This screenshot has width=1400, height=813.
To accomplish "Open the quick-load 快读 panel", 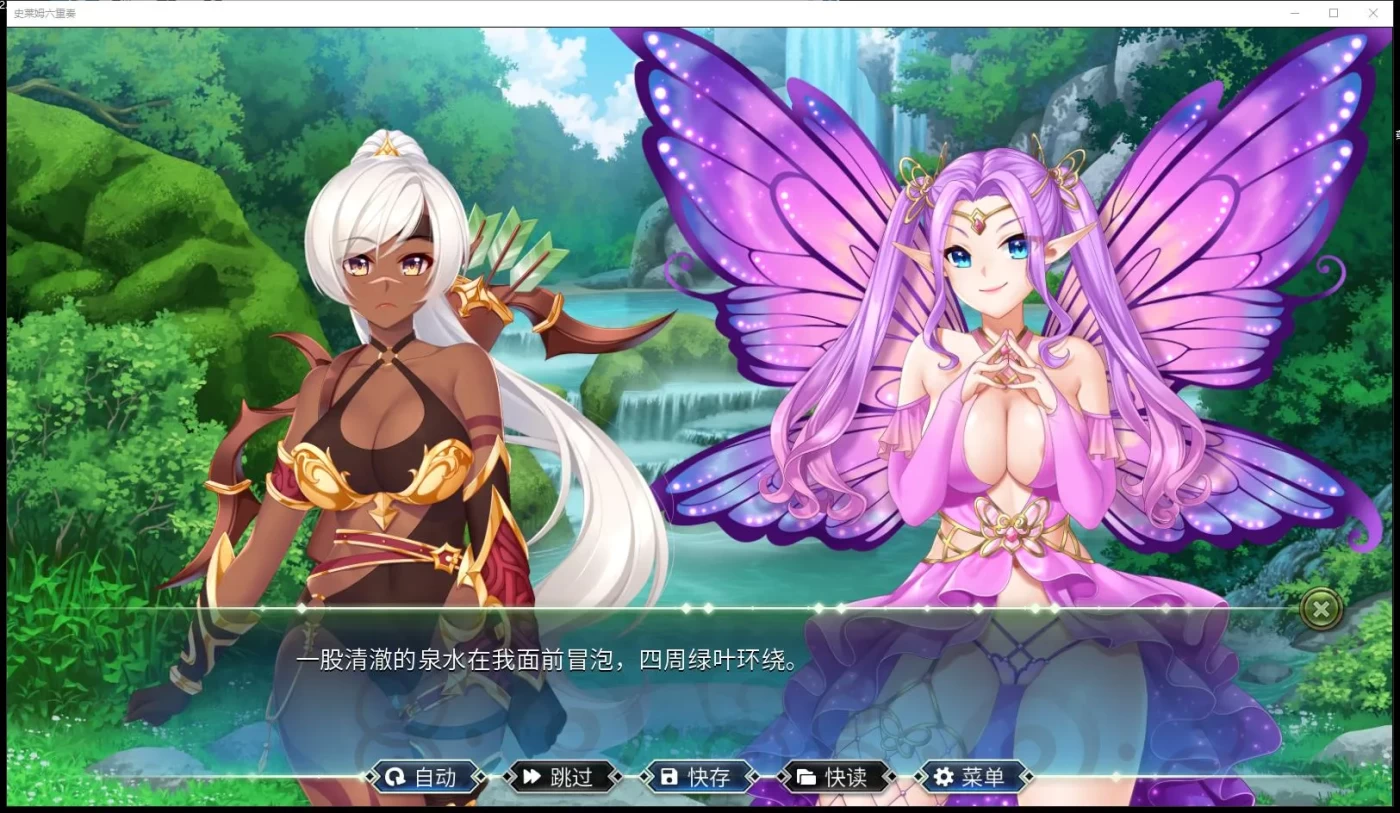I will 838,777.
